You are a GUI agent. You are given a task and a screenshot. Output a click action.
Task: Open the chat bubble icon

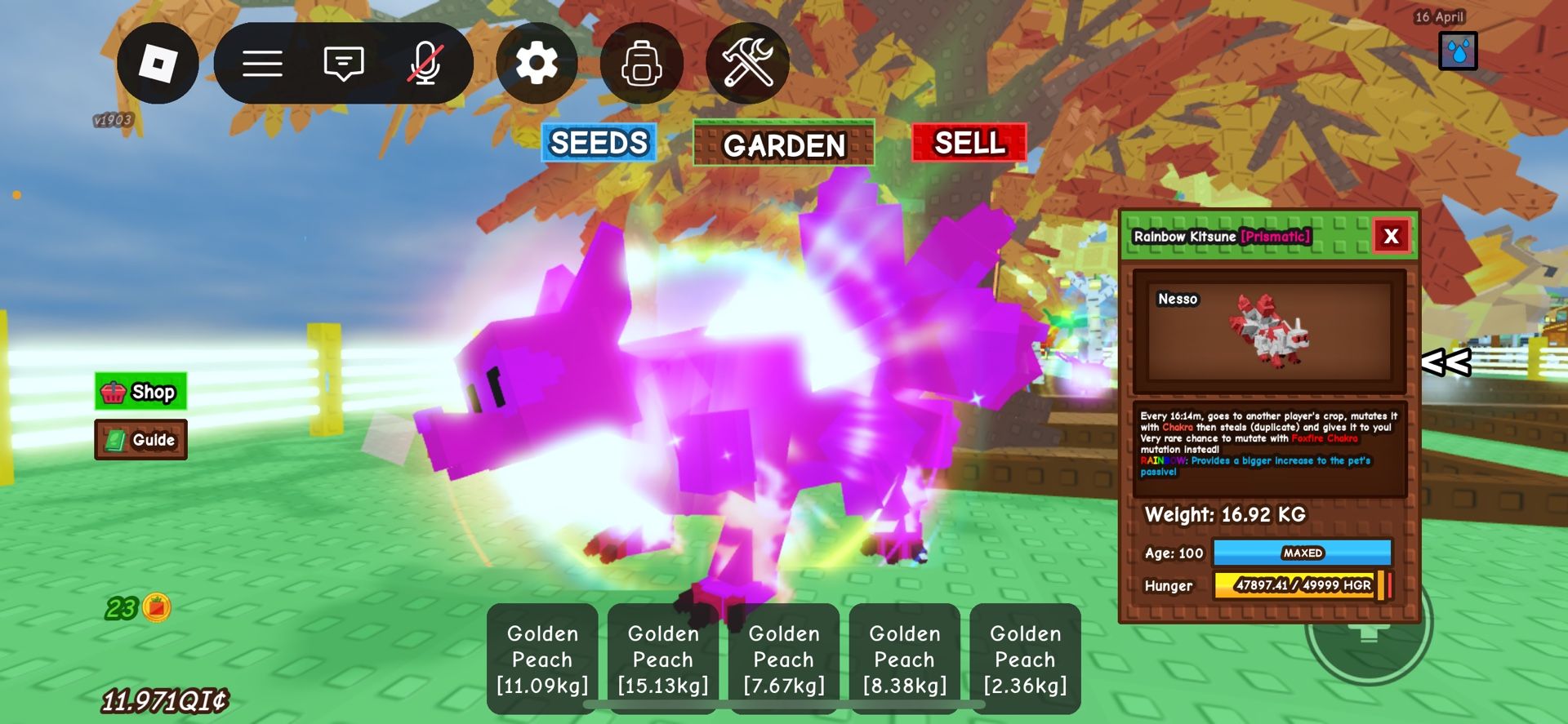(344, 63)
